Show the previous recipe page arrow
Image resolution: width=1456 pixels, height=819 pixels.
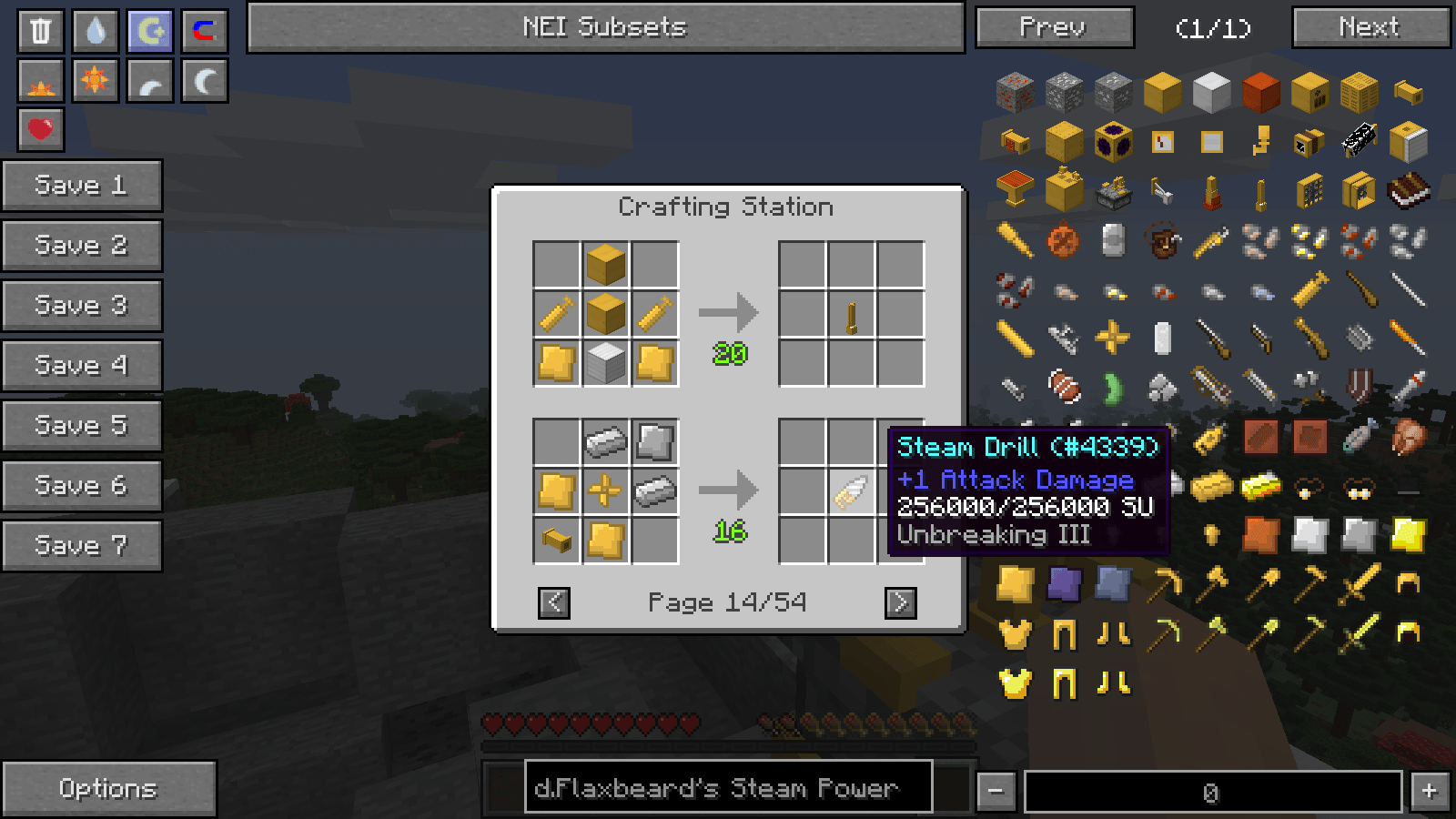tap(554, 602)
